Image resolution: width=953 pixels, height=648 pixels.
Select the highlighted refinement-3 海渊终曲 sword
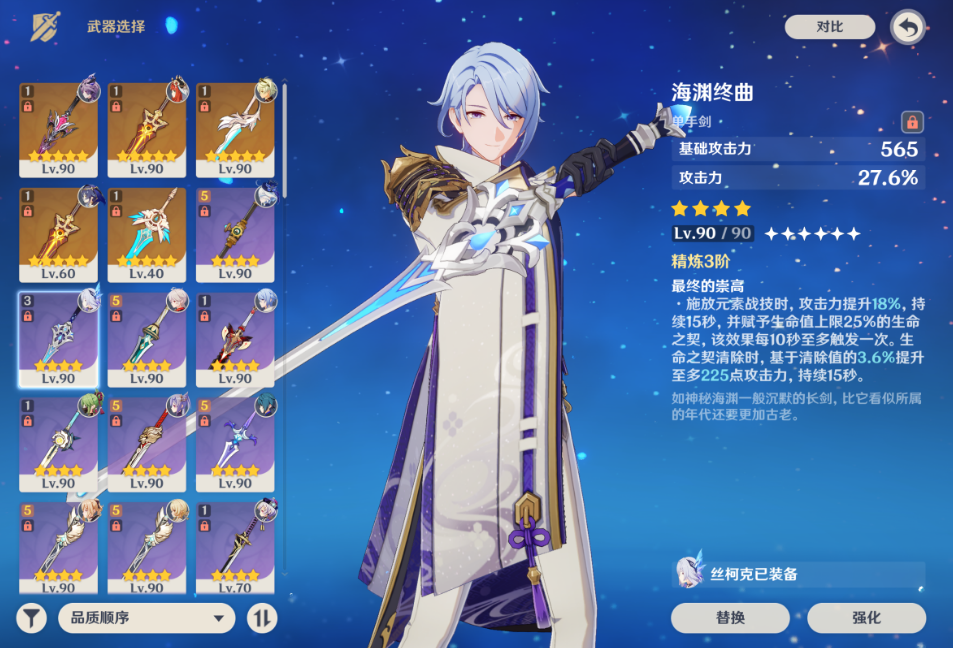(x=59, y=339)
